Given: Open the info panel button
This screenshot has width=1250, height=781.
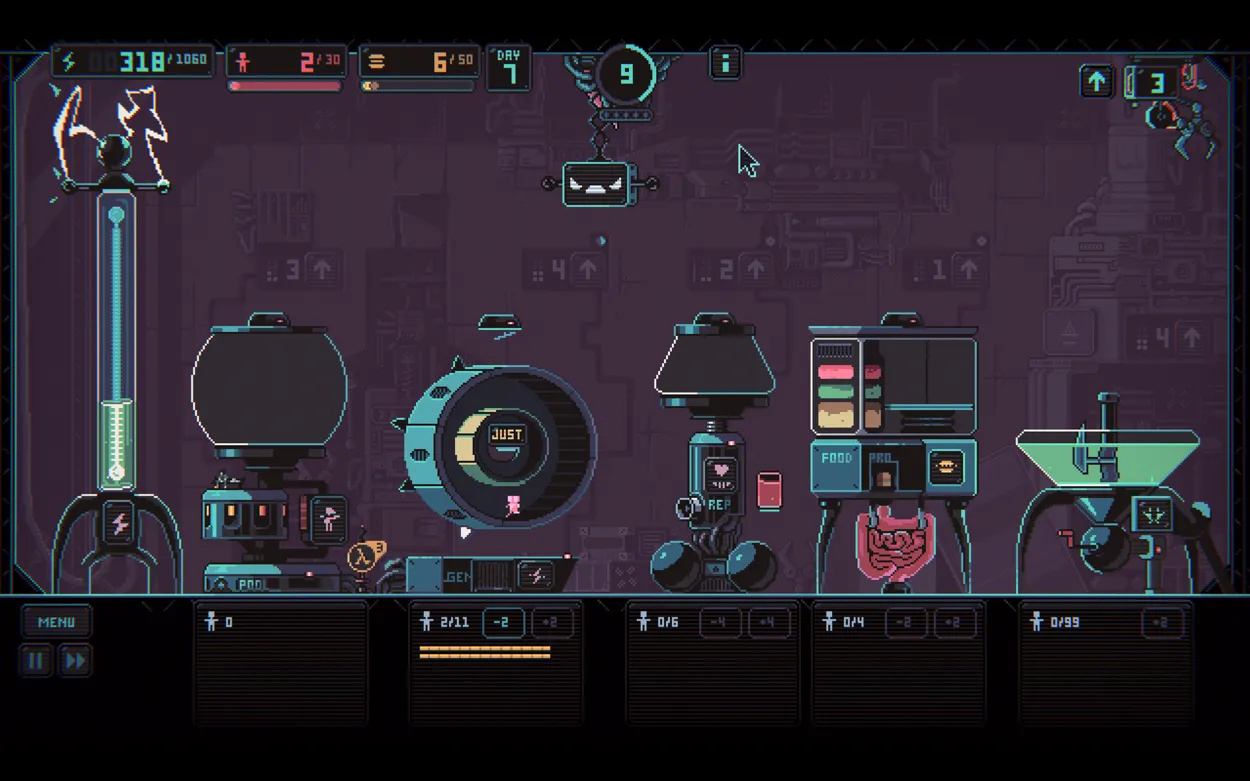Looking at the screenshot, I should click(725, 63).
